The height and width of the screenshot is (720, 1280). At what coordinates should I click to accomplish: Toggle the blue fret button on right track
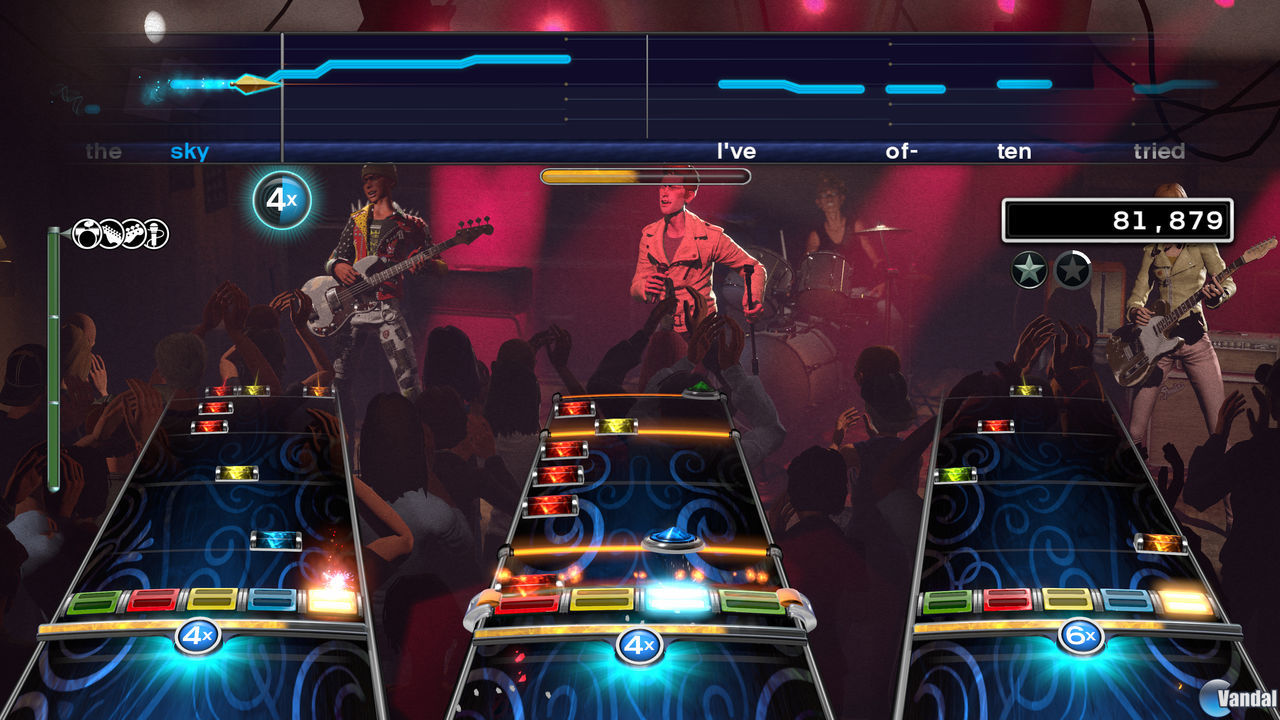coord(1126,598)
